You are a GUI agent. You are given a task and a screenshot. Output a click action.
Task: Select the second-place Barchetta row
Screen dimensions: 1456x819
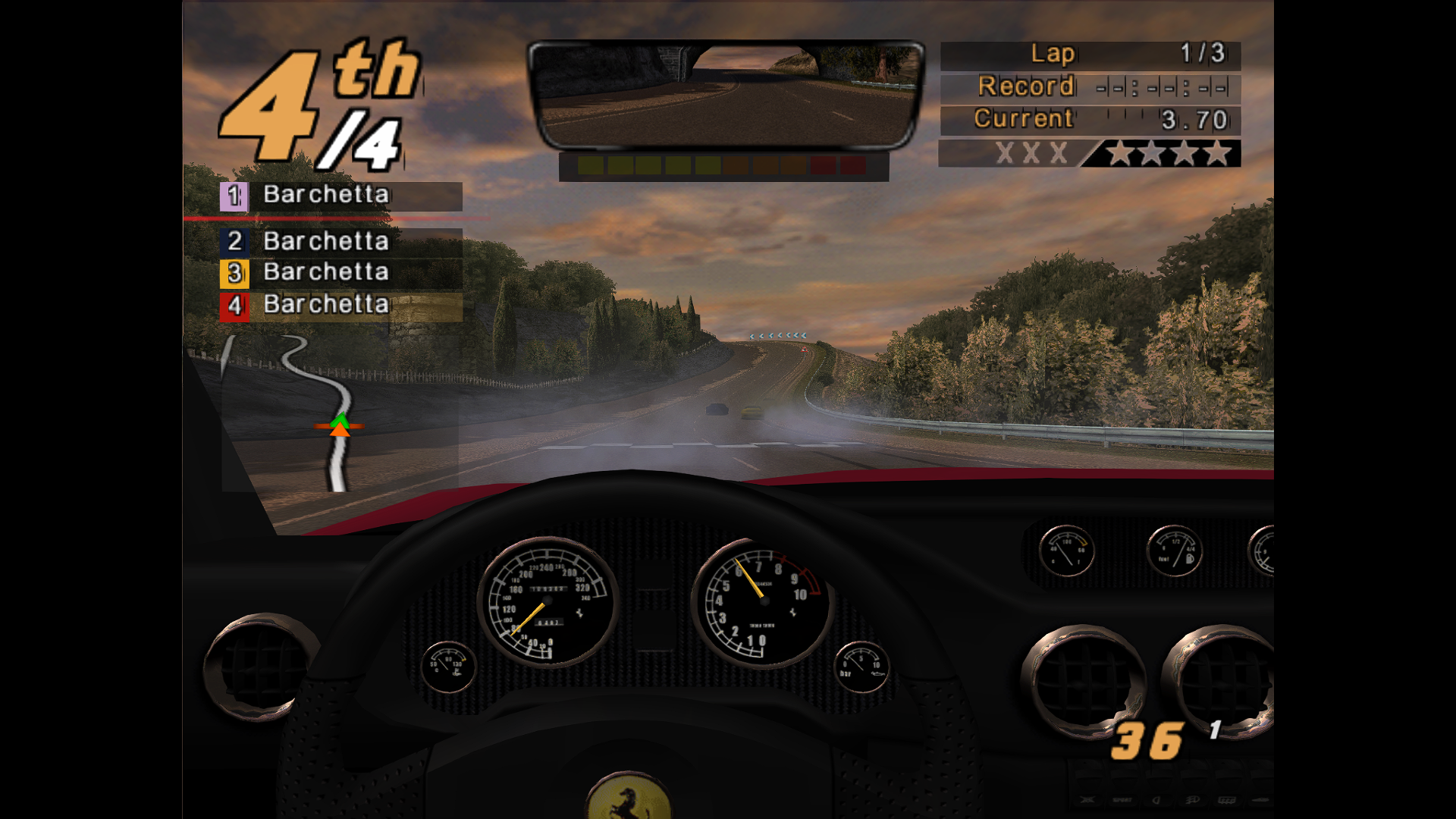[x=340, y=242]
